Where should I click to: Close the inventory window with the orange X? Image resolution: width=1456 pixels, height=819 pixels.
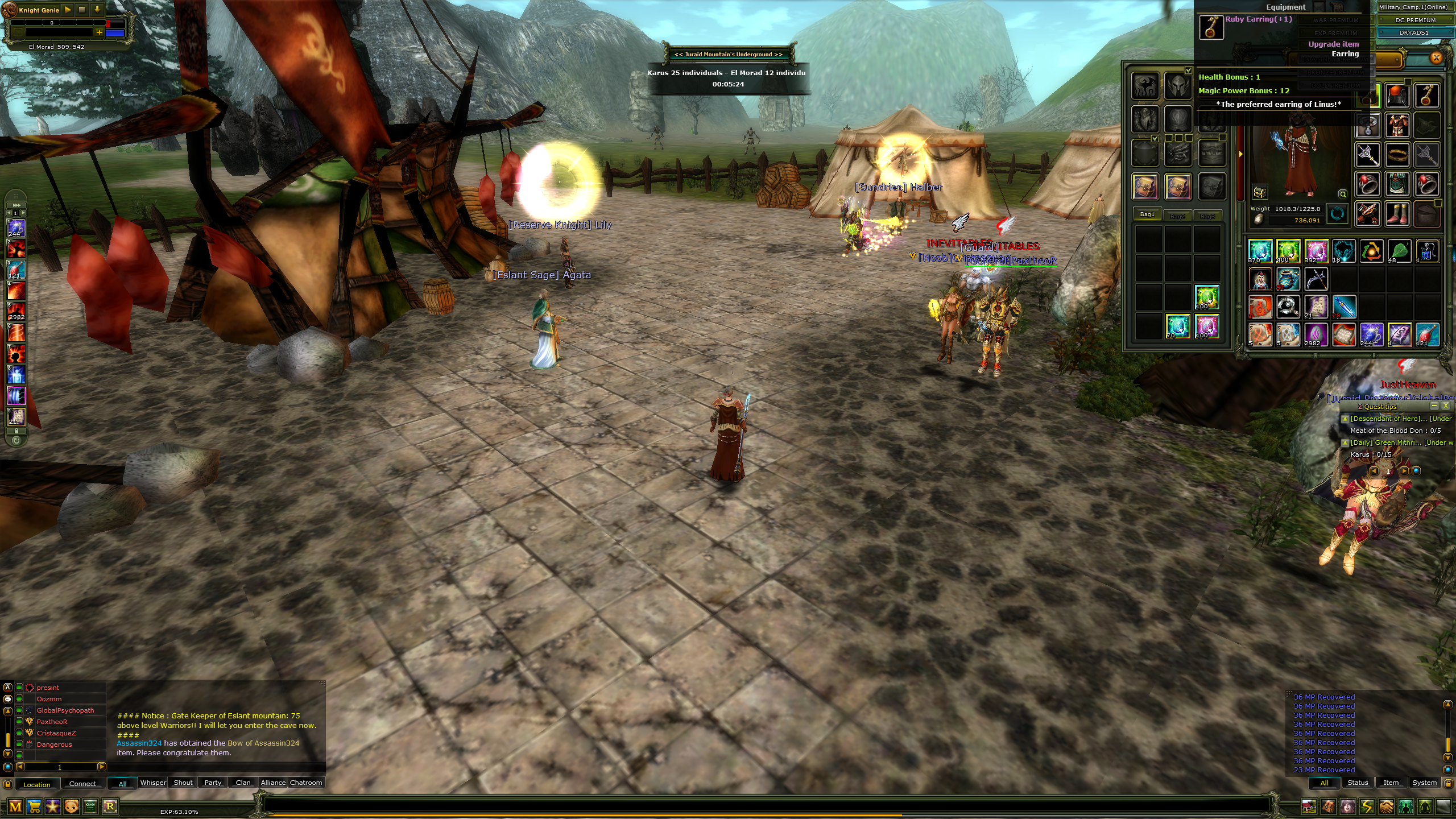point(1436,57)
